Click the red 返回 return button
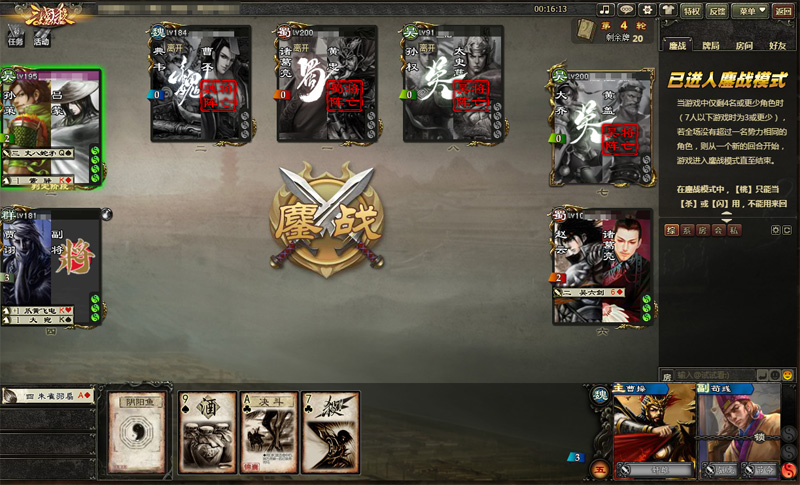 pyautogui.click(x=783, y=11)
